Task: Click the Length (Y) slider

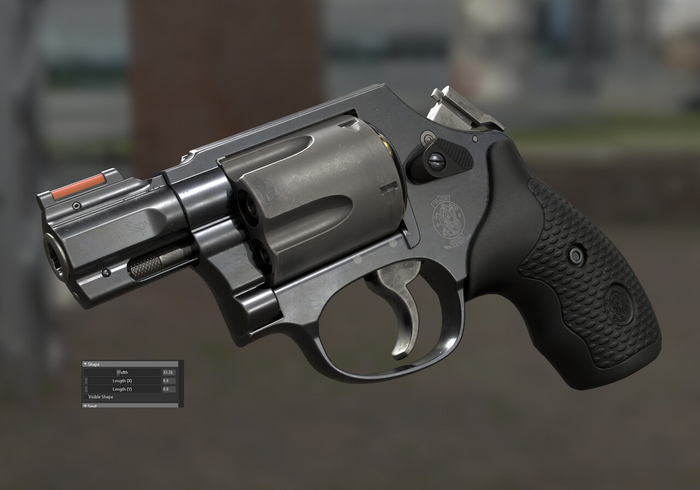Action: point(123,389)
